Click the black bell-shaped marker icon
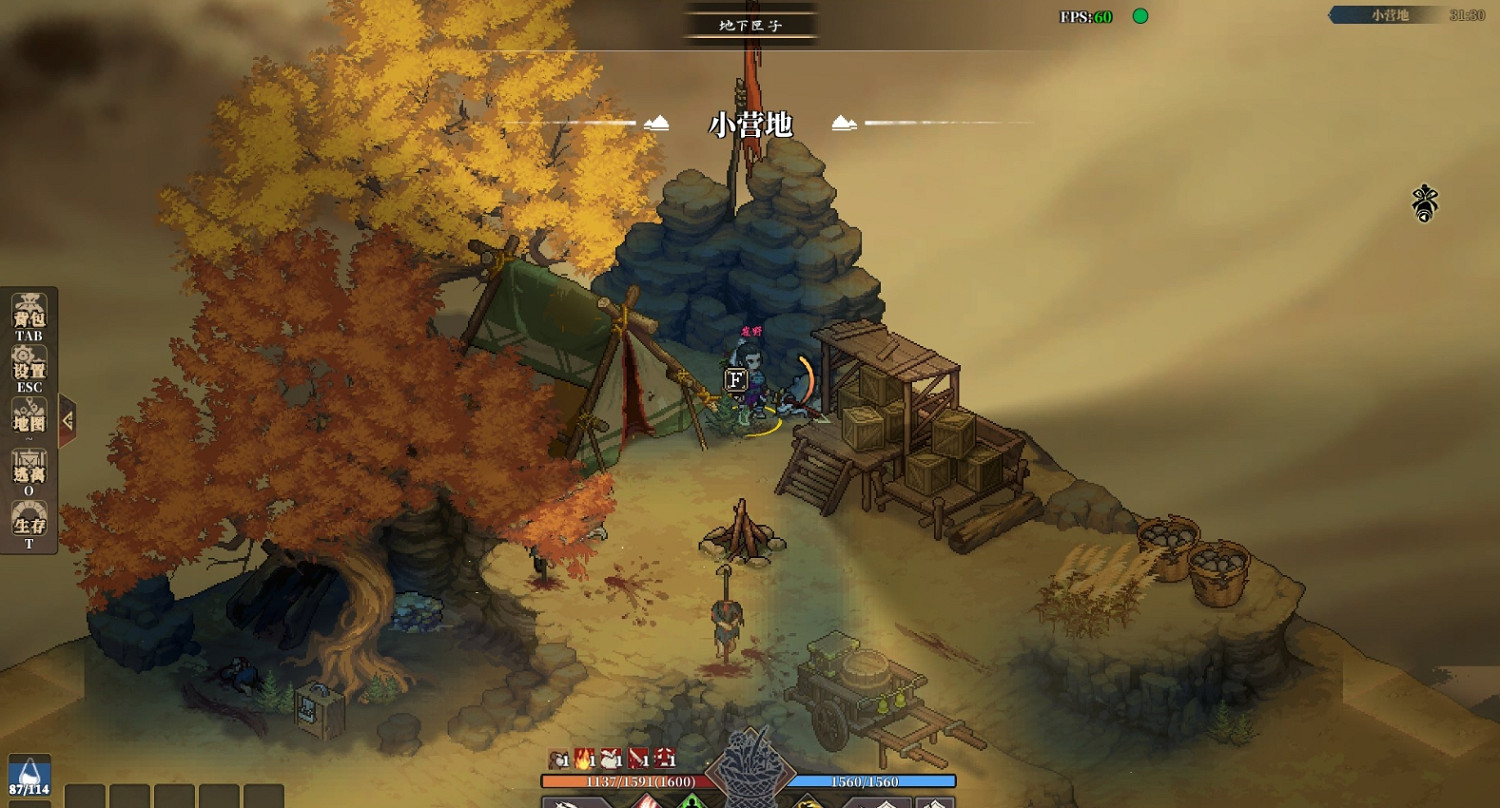 (x=1424, y=203)
